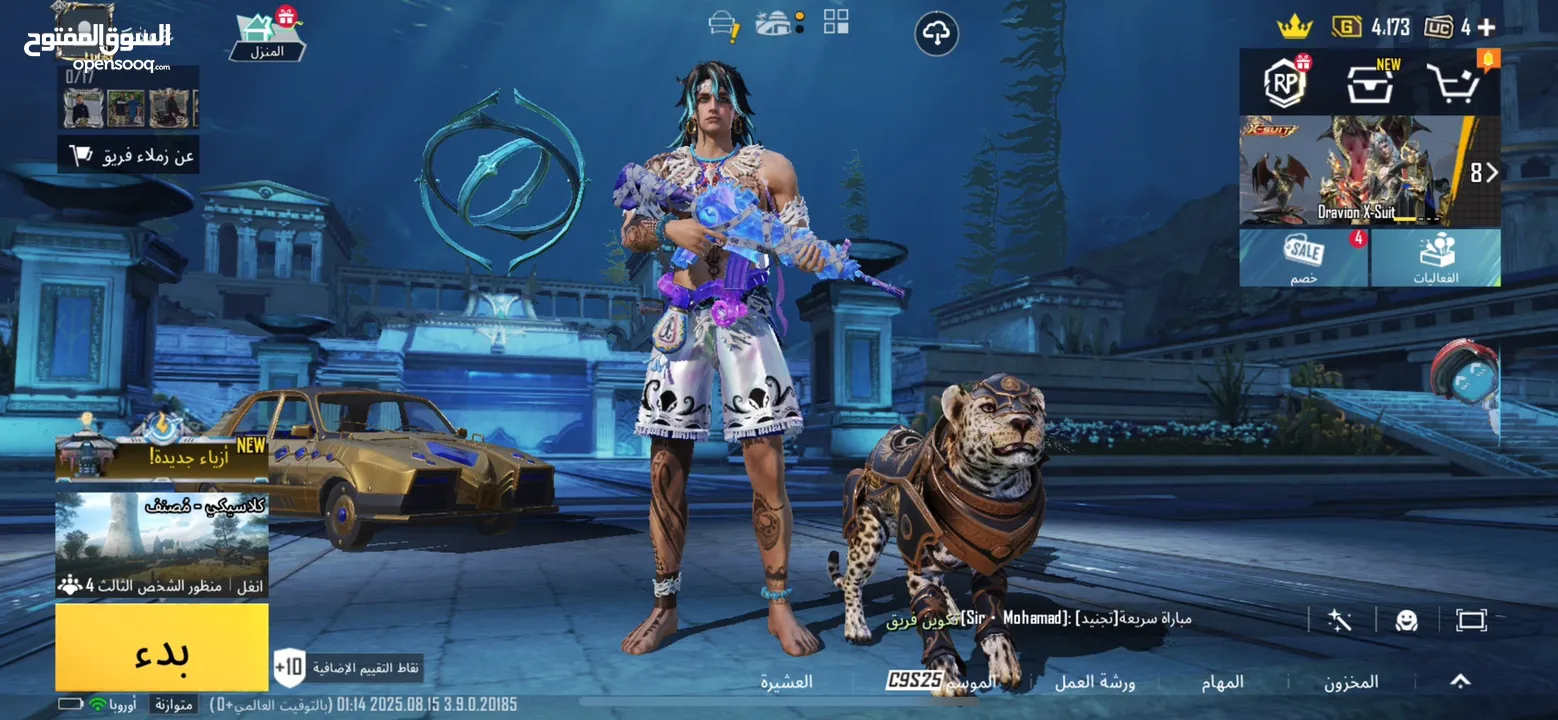Open the shopping cart shop
The image size is (1558, 720).
1454,84
